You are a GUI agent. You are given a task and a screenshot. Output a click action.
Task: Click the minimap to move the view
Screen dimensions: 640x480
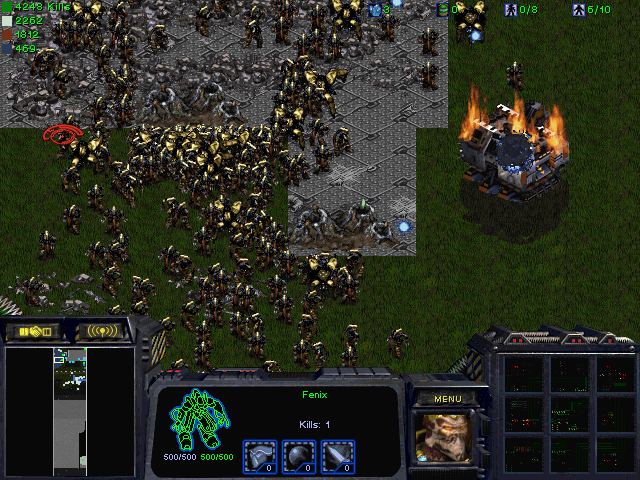pyautogui.click(x=70, y=410)
